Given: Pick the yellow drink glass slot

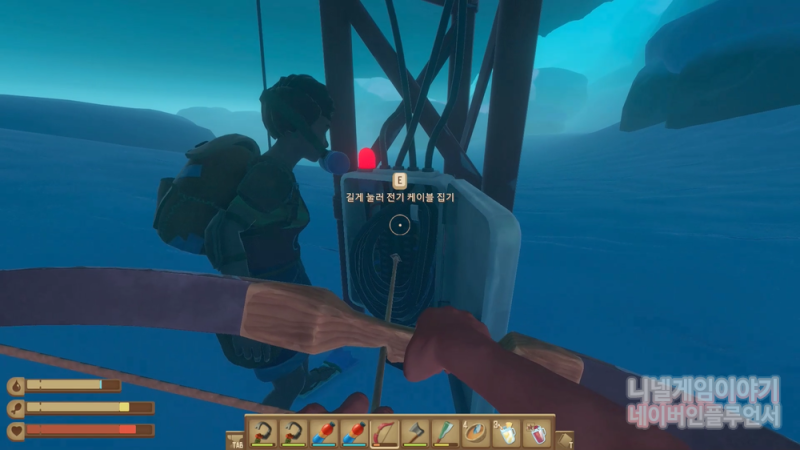Looking at the screenshot, I should [x=507, y=433].
